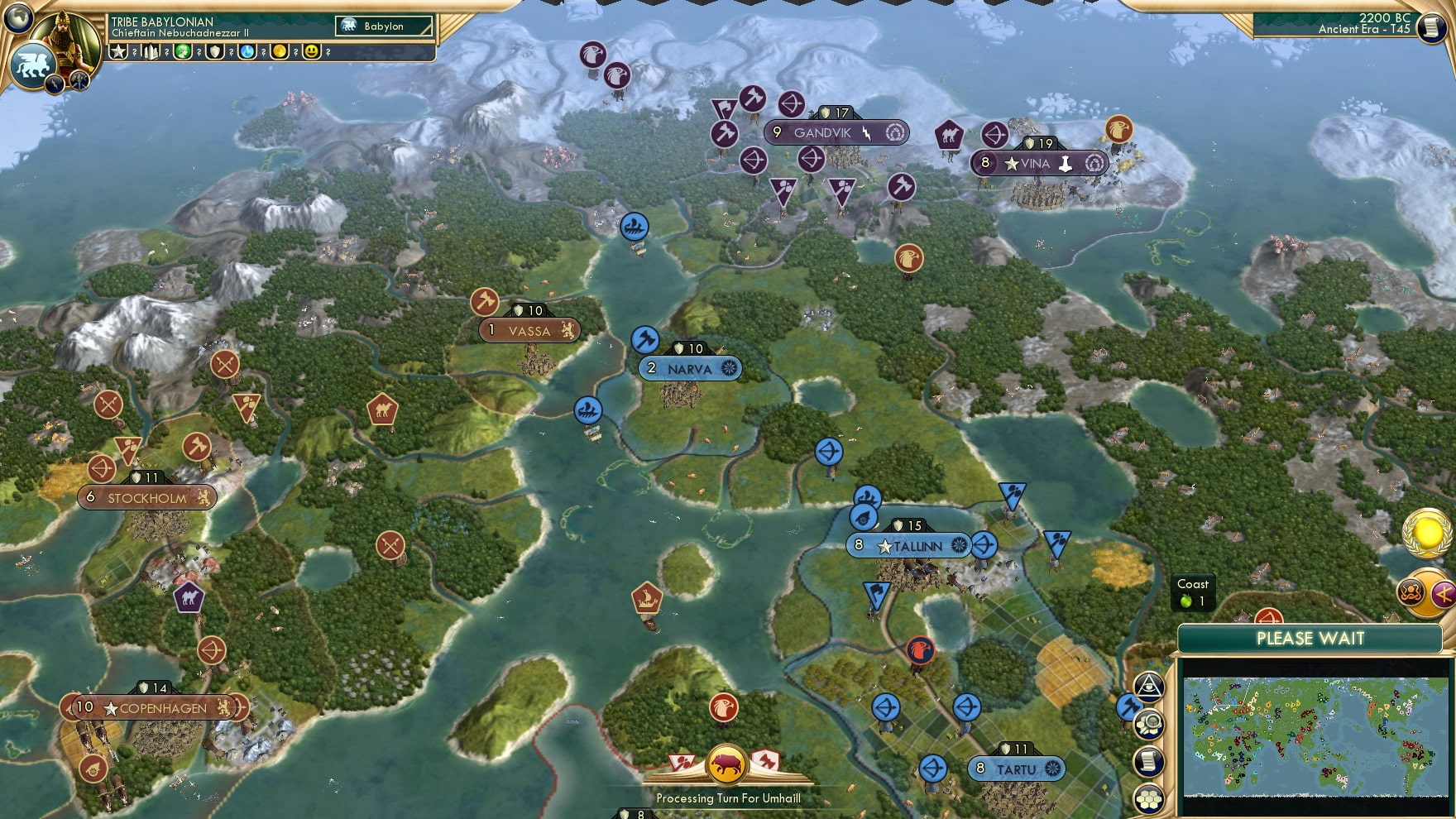Open the Social Policies laurel icon
This screenshot has height=819, width=1456.
pos(1429,534)
